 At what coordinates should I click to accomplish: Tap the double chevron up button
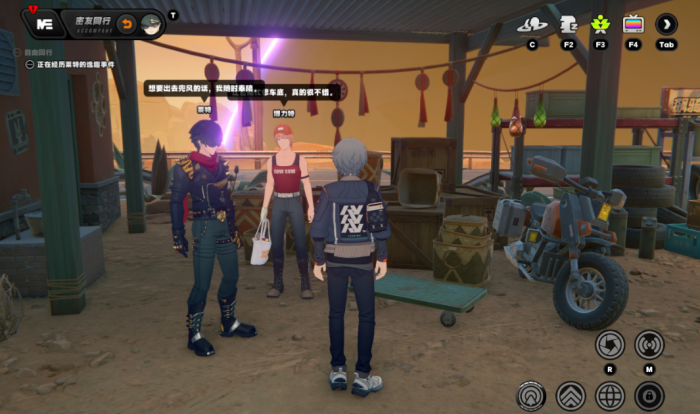pos(570,396)
